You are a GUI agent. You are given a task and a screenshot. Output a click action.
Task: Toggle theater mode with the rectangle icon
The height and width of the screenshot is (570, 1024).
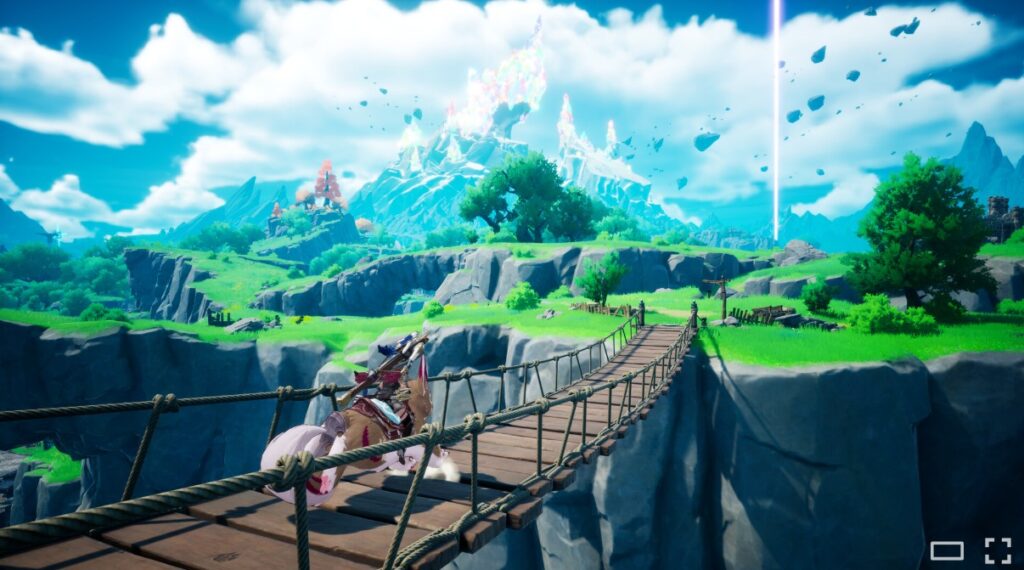pyautogui.click(x=946, y=550)
